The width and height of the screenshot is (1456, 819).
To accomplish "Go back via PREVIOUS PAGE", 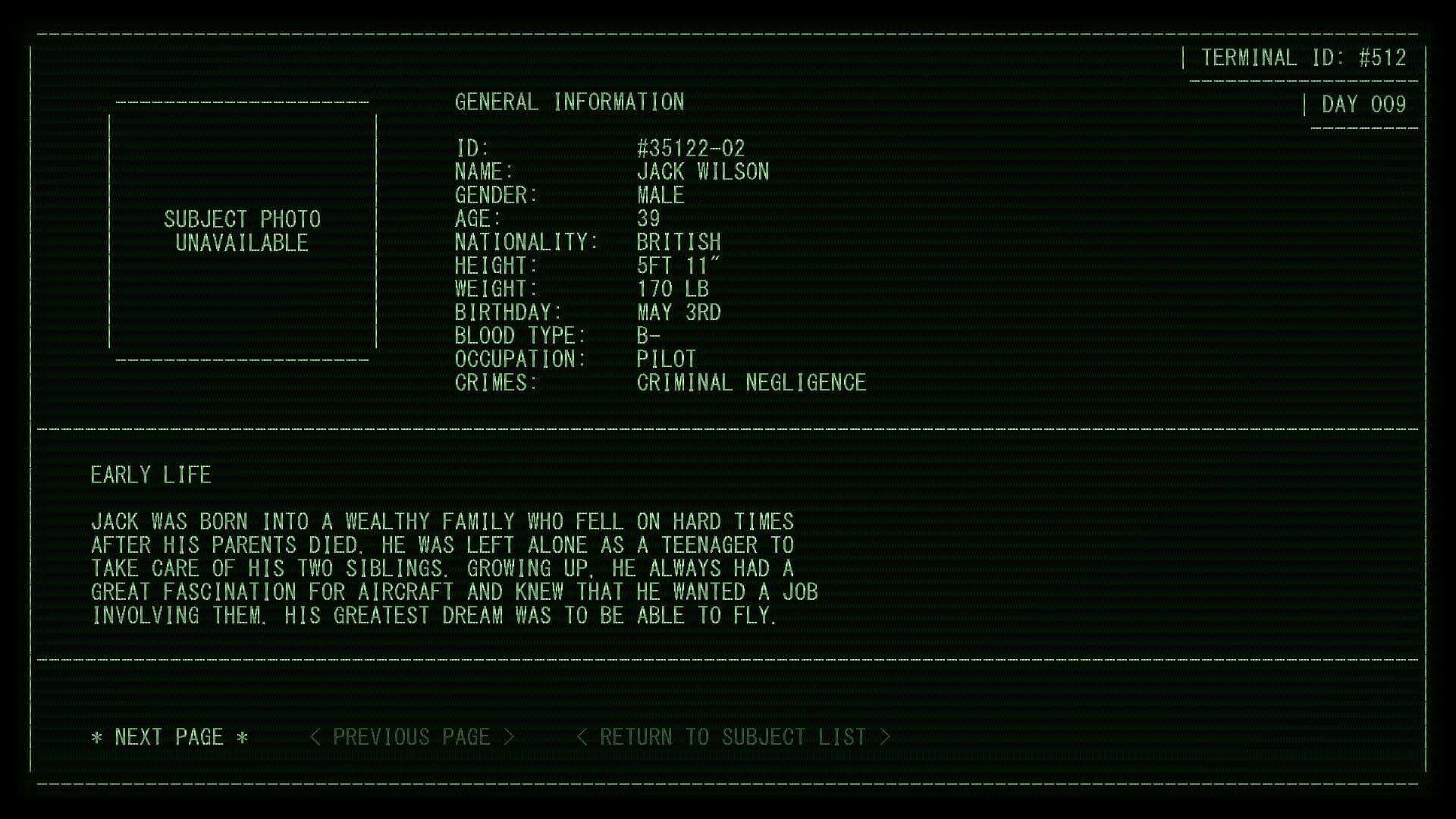I will pos(413,736).
